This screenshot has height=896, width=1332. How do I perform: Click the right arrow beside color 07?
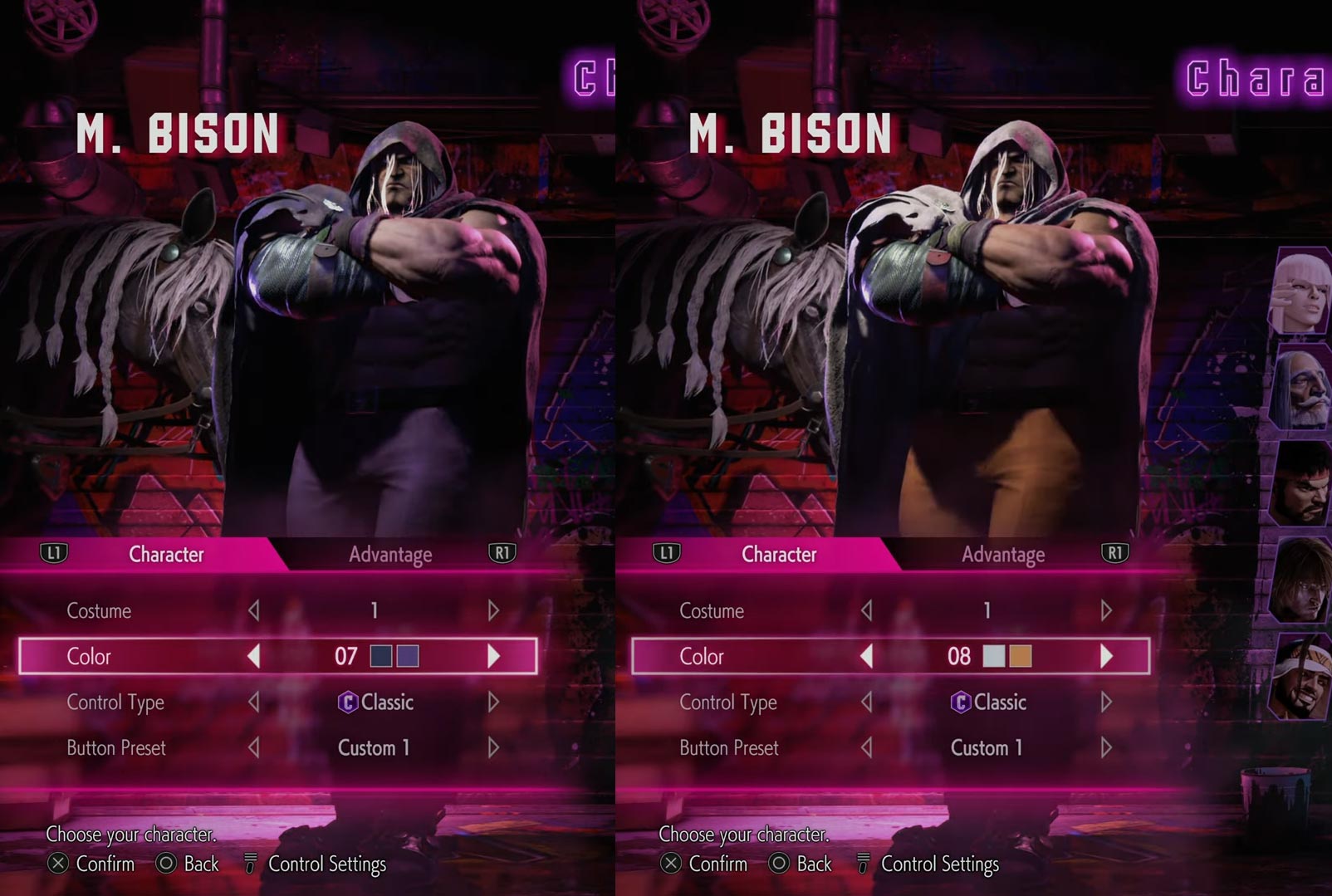tap(493, 656)
